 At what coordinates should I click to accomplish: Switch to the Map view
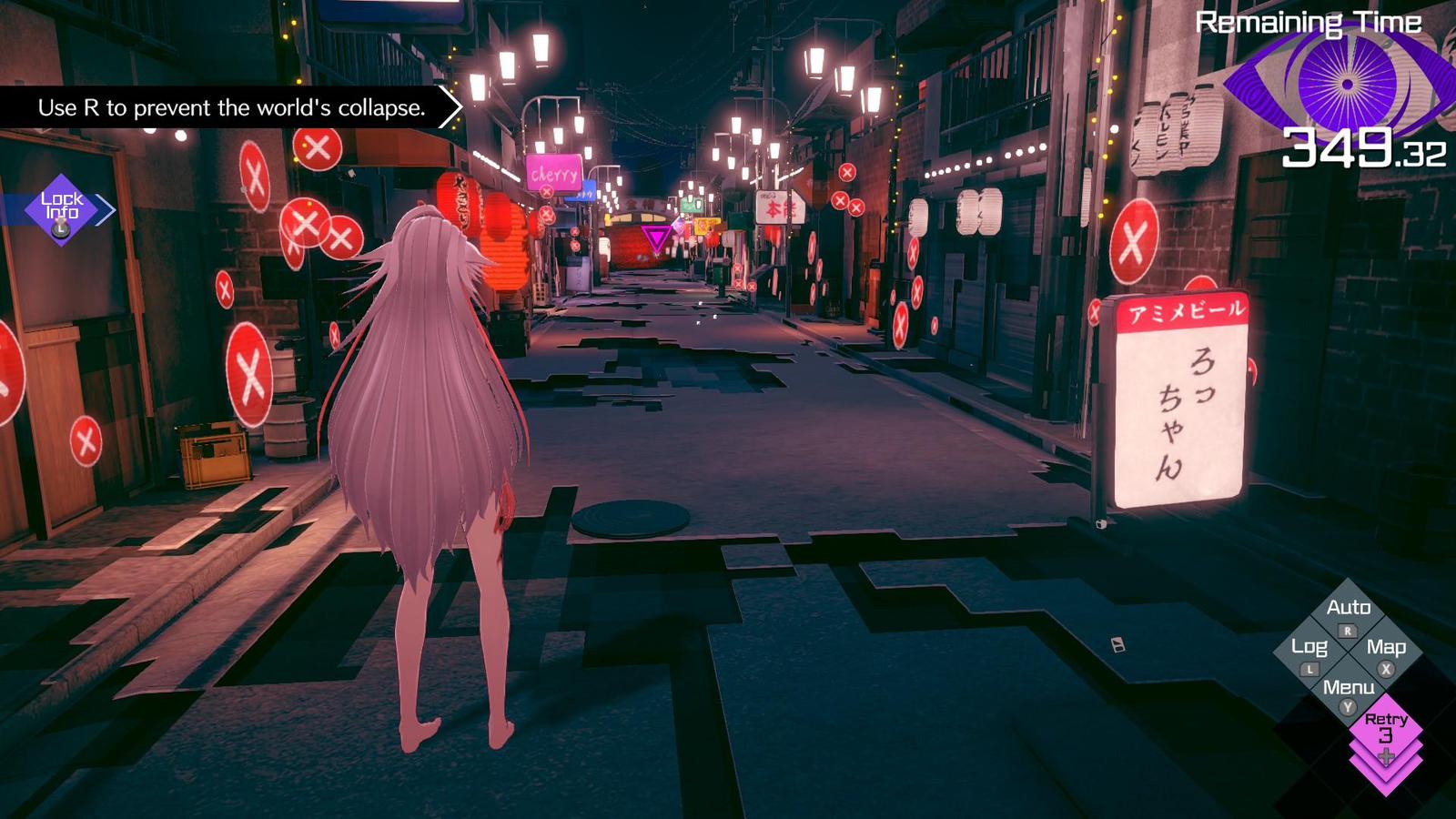coord(1387,648)
